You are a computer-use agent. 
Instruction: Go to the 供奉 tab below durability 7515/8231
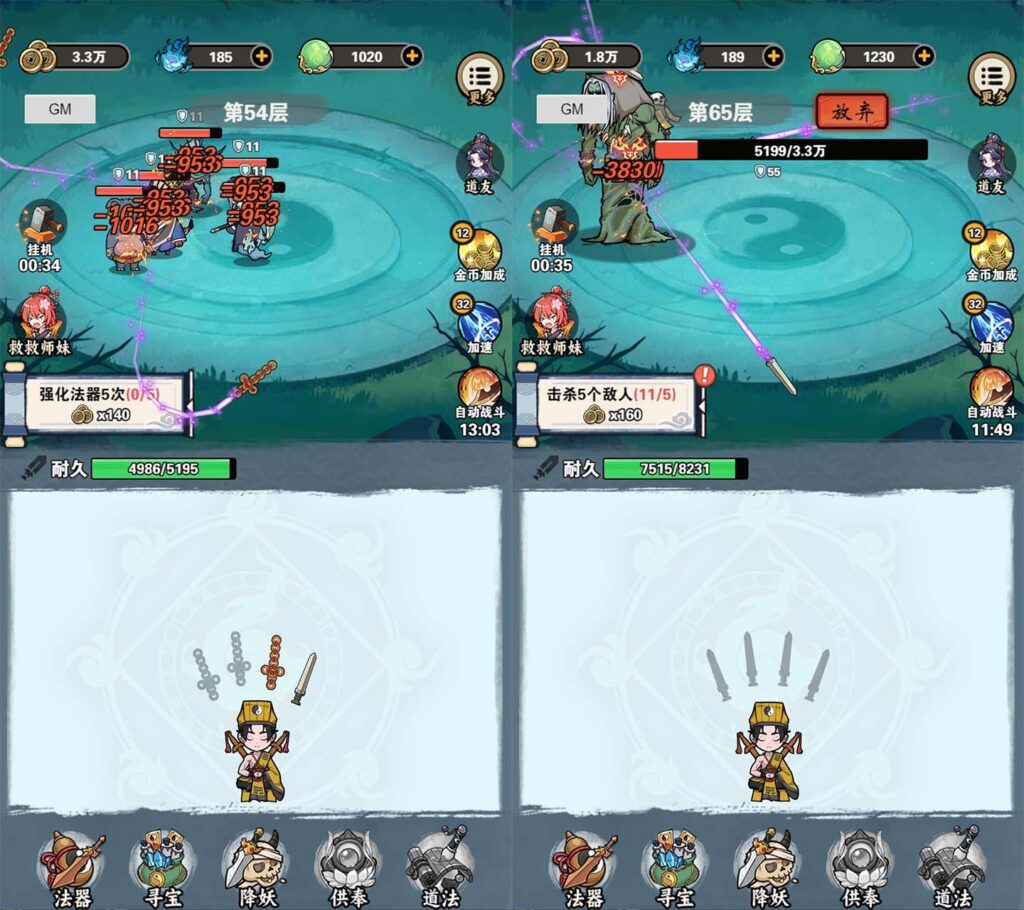[x=859, y=866]
